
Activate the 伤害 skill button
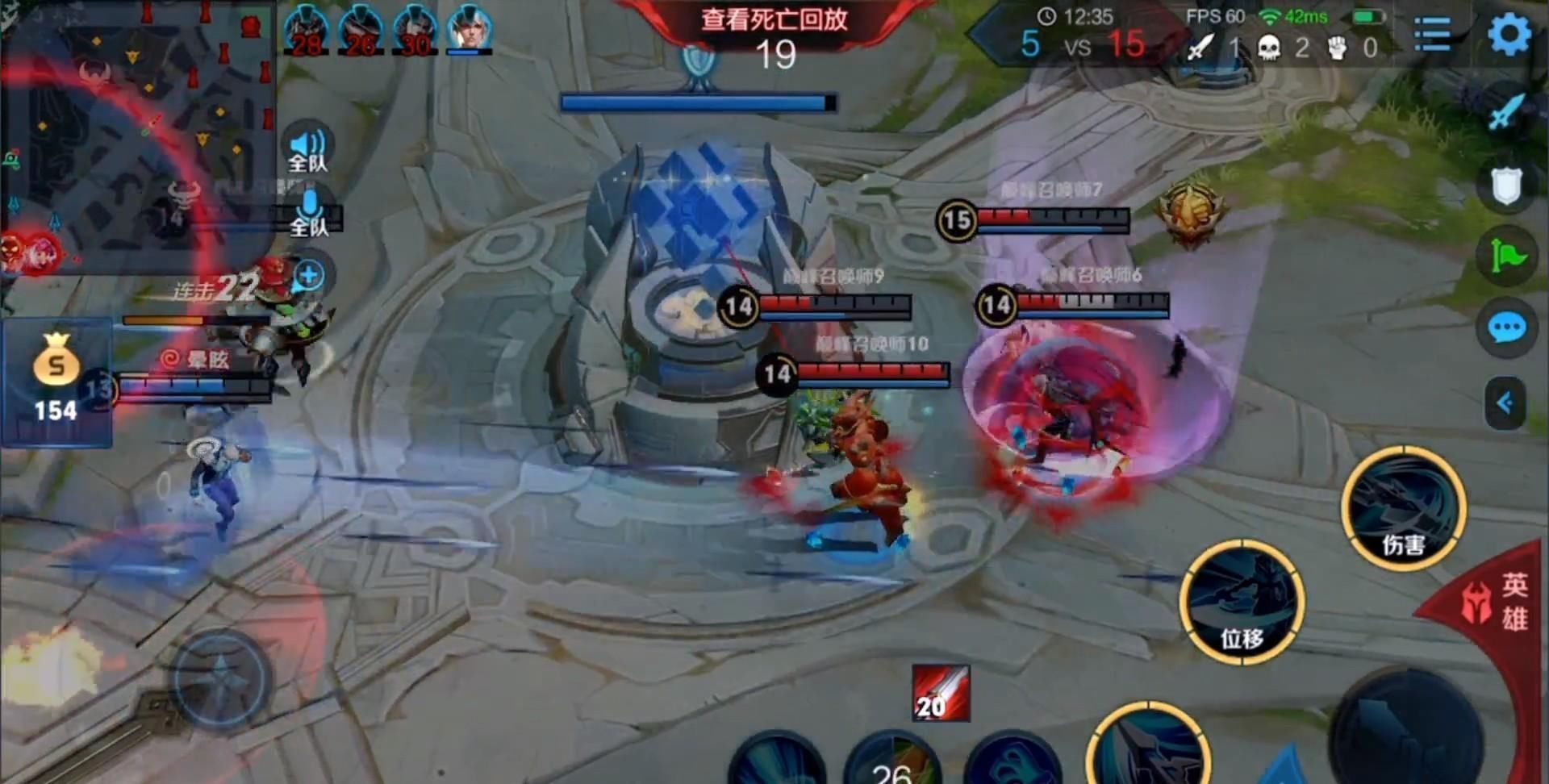click(x=1404, y=508)
